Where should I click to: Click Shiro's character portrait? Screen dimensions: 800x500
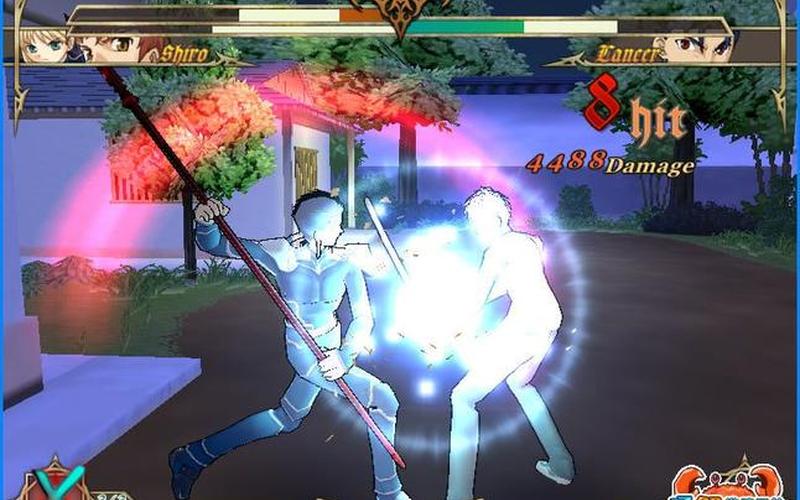[108, 46]
